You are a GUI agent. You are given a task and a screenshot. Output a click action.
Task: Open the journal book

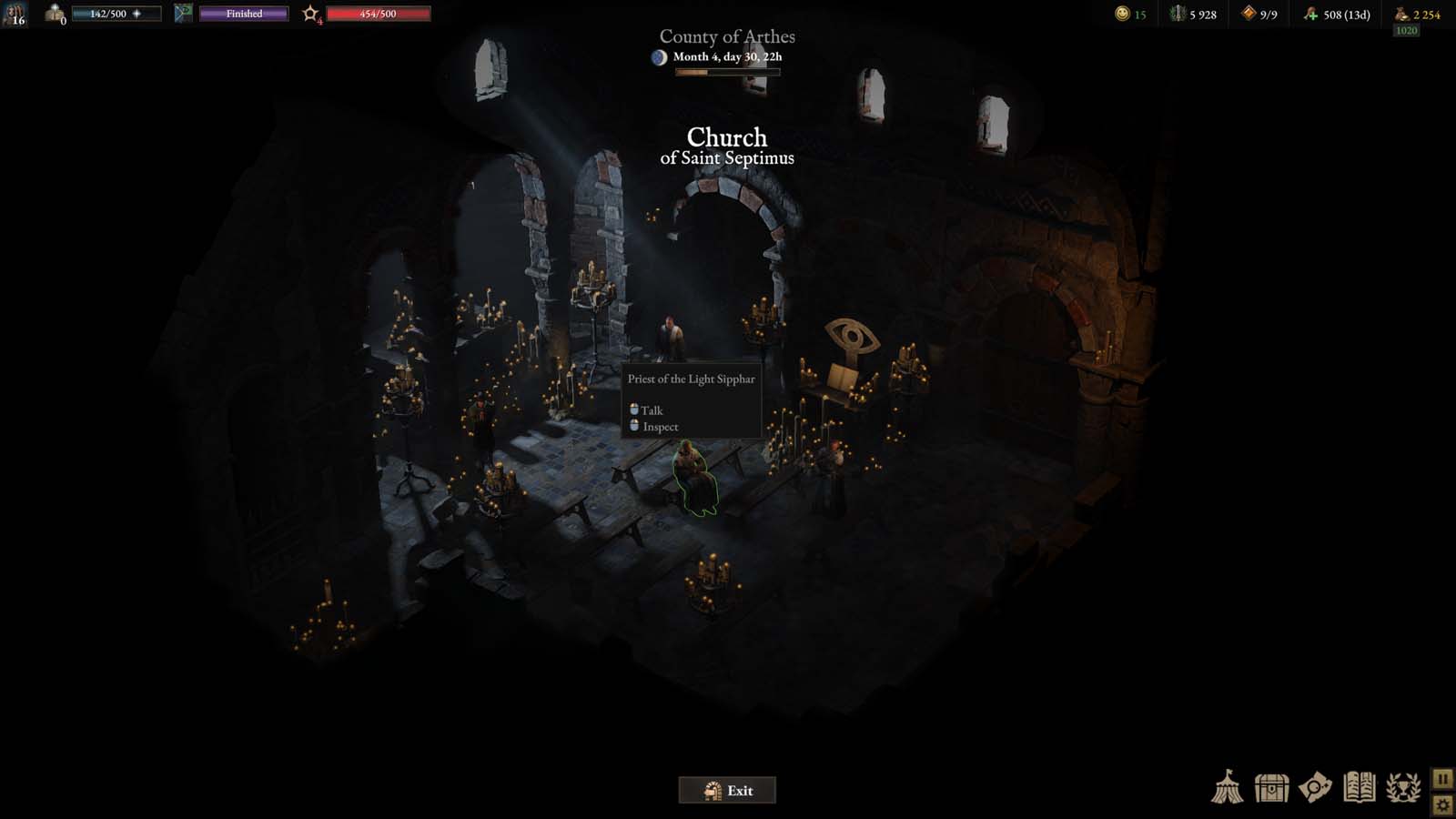(x=1359, y=787)
